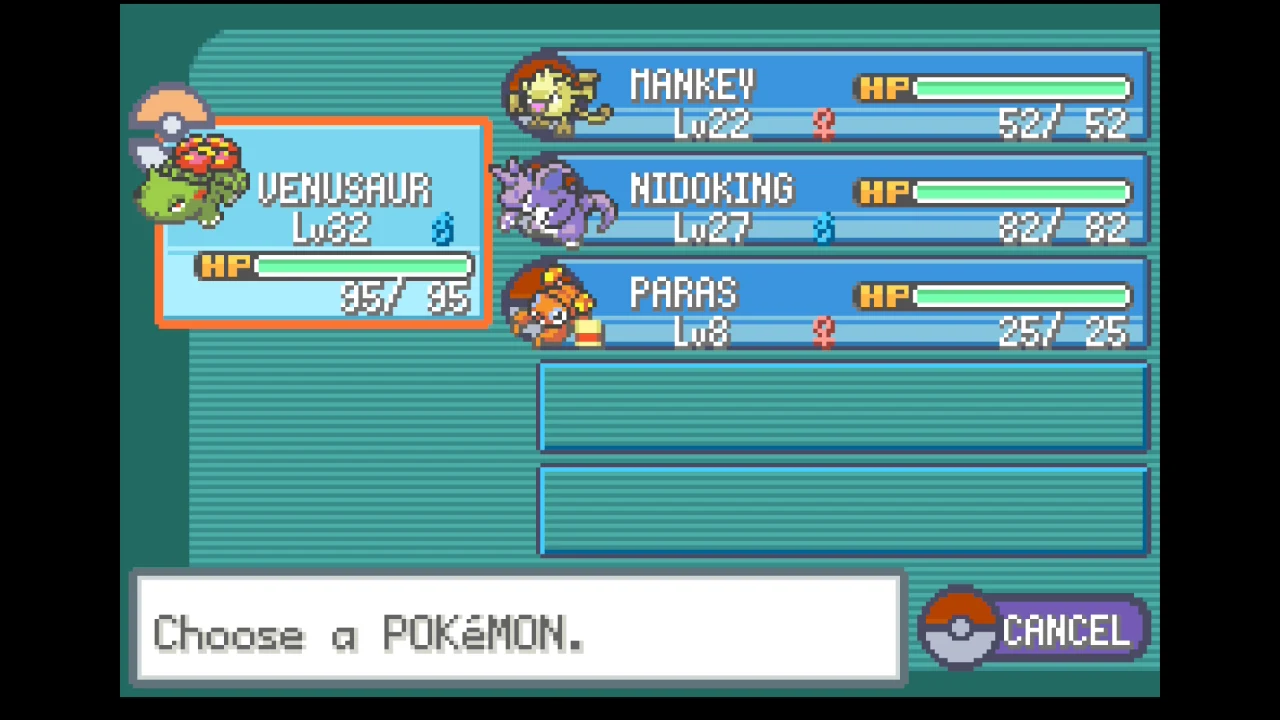Select the Venusaur party sprite

(x=190, y=180)
